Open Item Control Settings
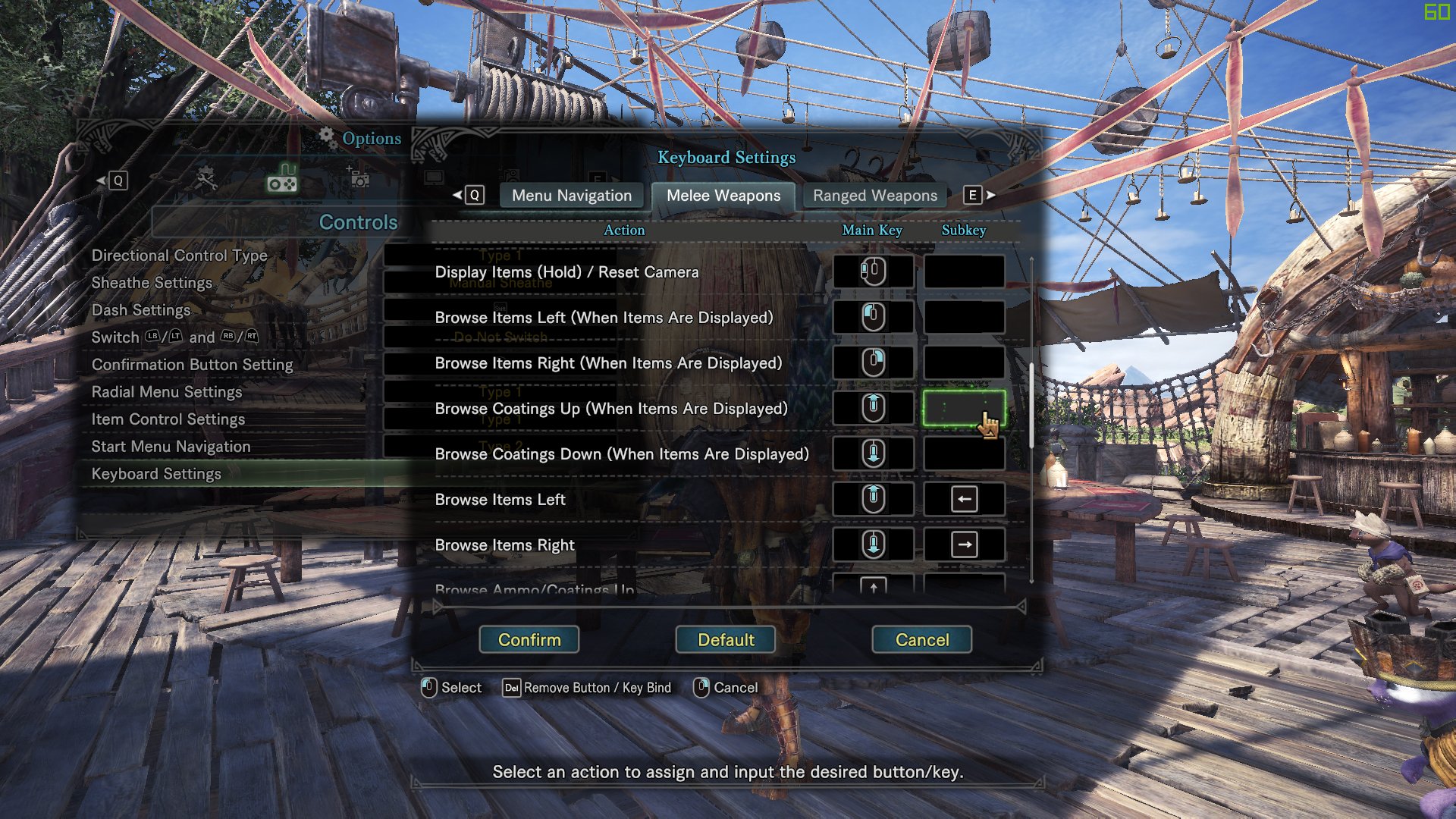 pyautogui.click(x=168, y=419)
